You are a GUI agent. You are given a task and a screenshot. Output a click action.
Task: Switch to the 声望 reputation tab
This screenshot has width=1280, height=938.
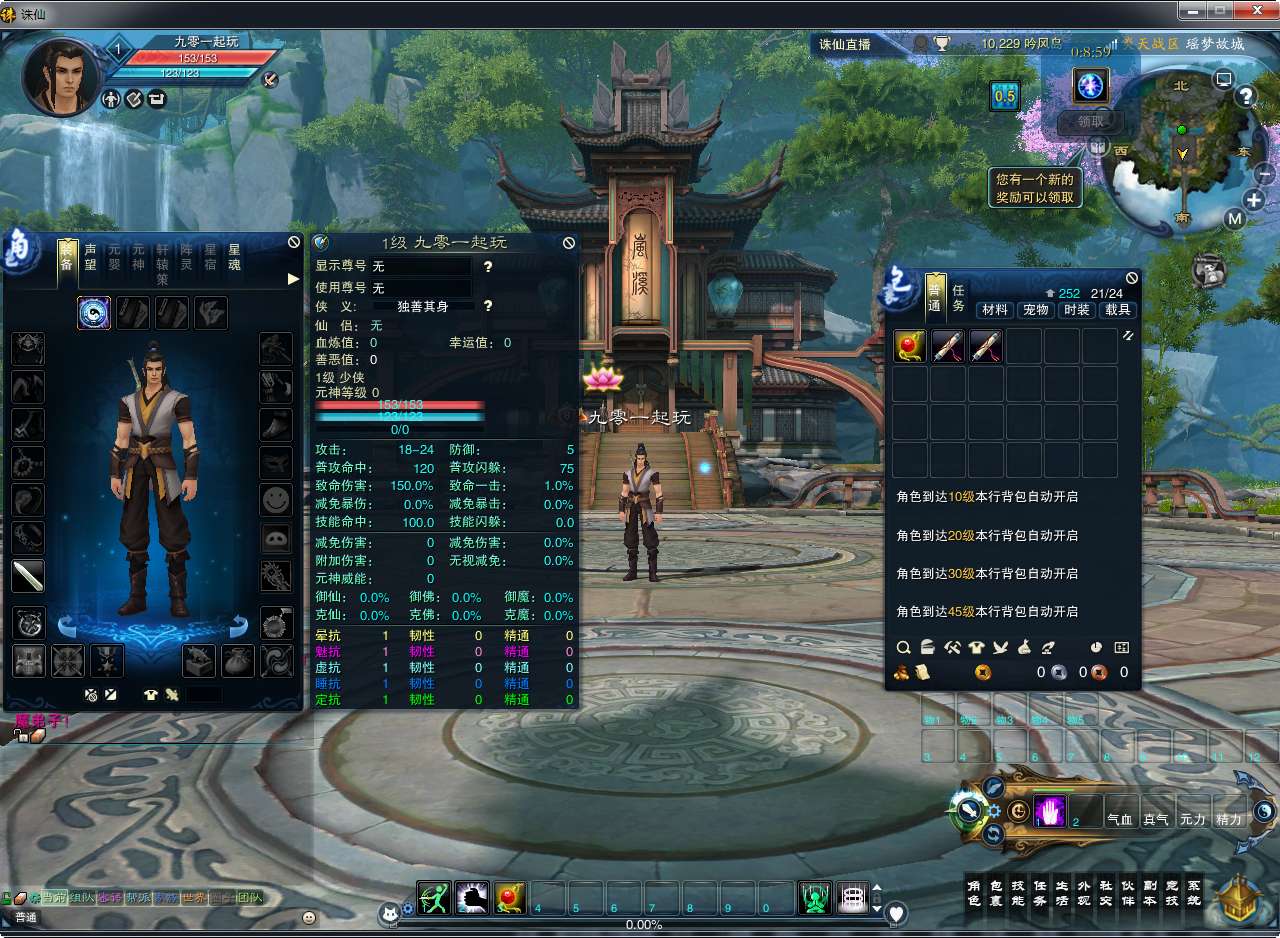91,257
